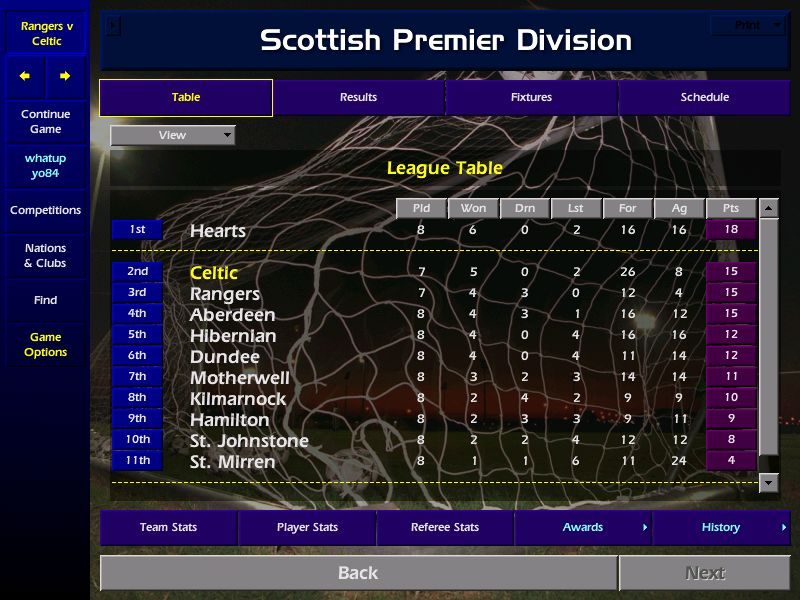
Task: Click the Continue Game button
Action: coord(45,122)
